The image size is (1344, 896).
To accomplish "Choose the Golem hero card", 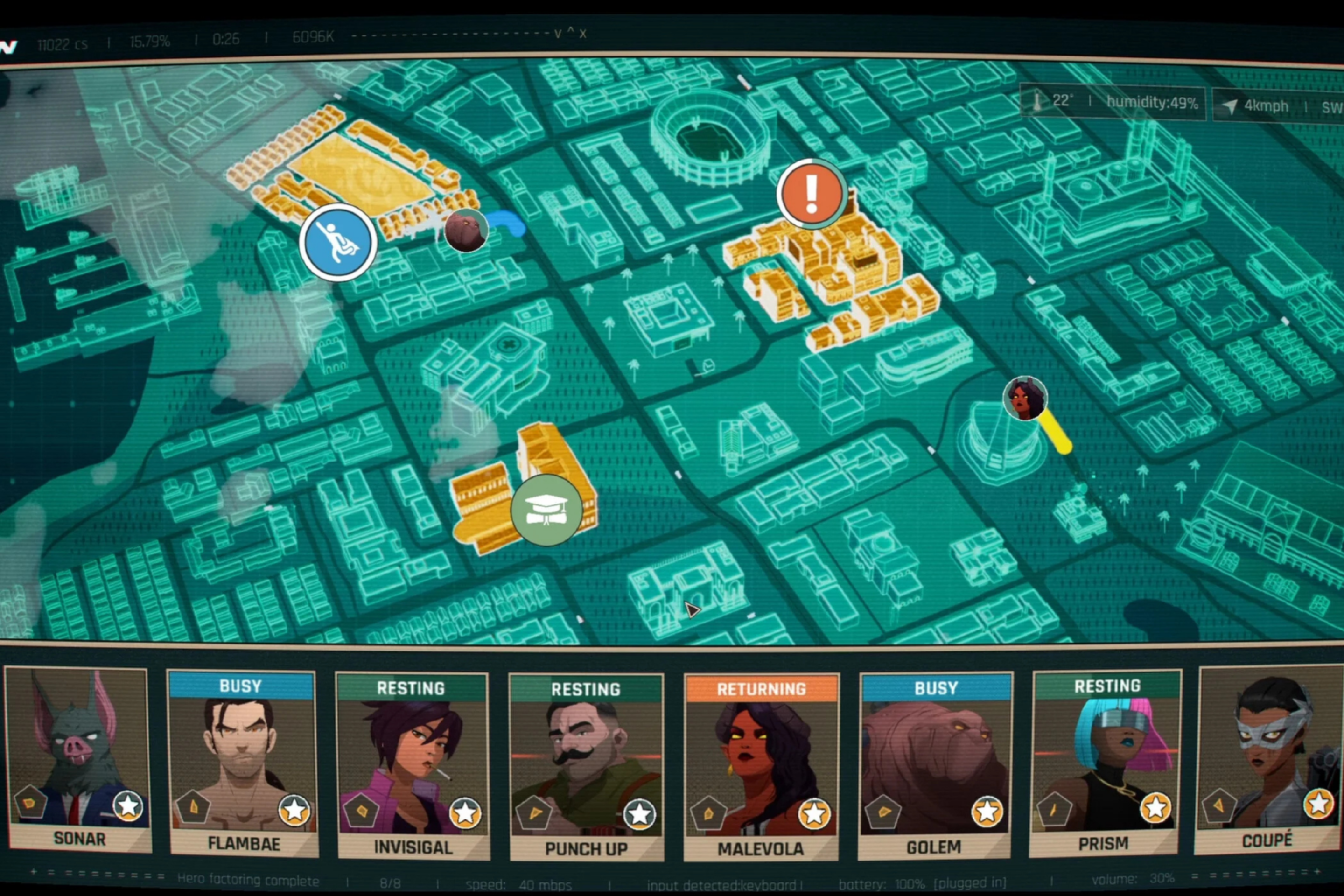I will pos(935,766).
